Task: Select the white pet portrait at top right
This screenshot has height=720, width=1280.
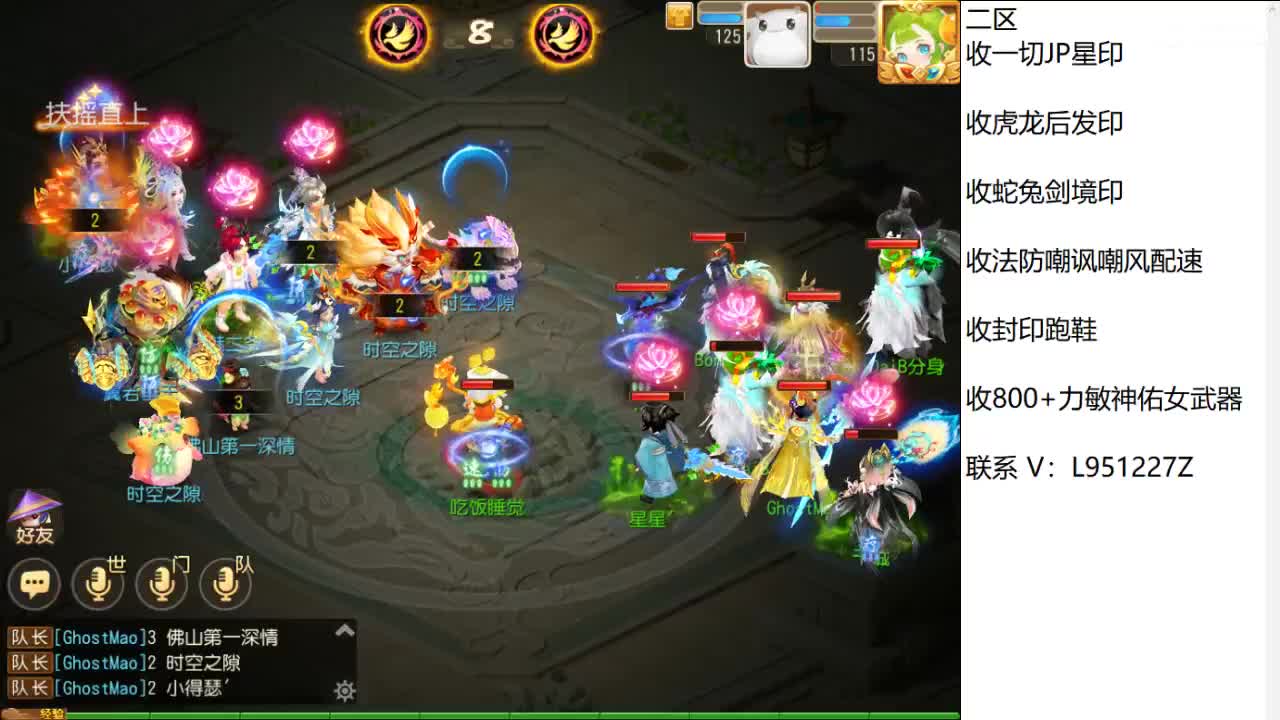Action: pos(775,38)
